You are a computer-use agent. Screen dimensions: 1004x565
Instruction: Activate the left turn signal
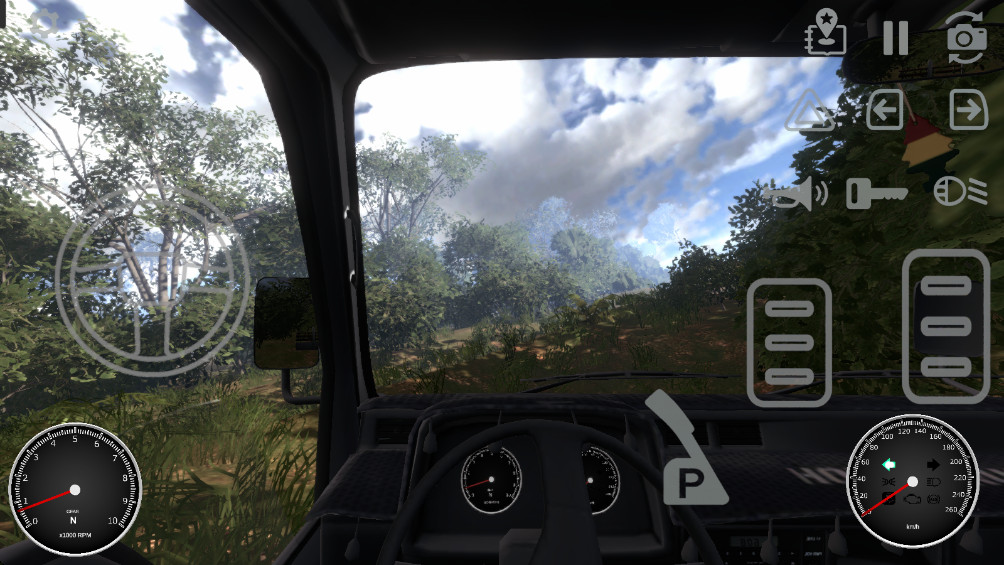pos(885,110)
